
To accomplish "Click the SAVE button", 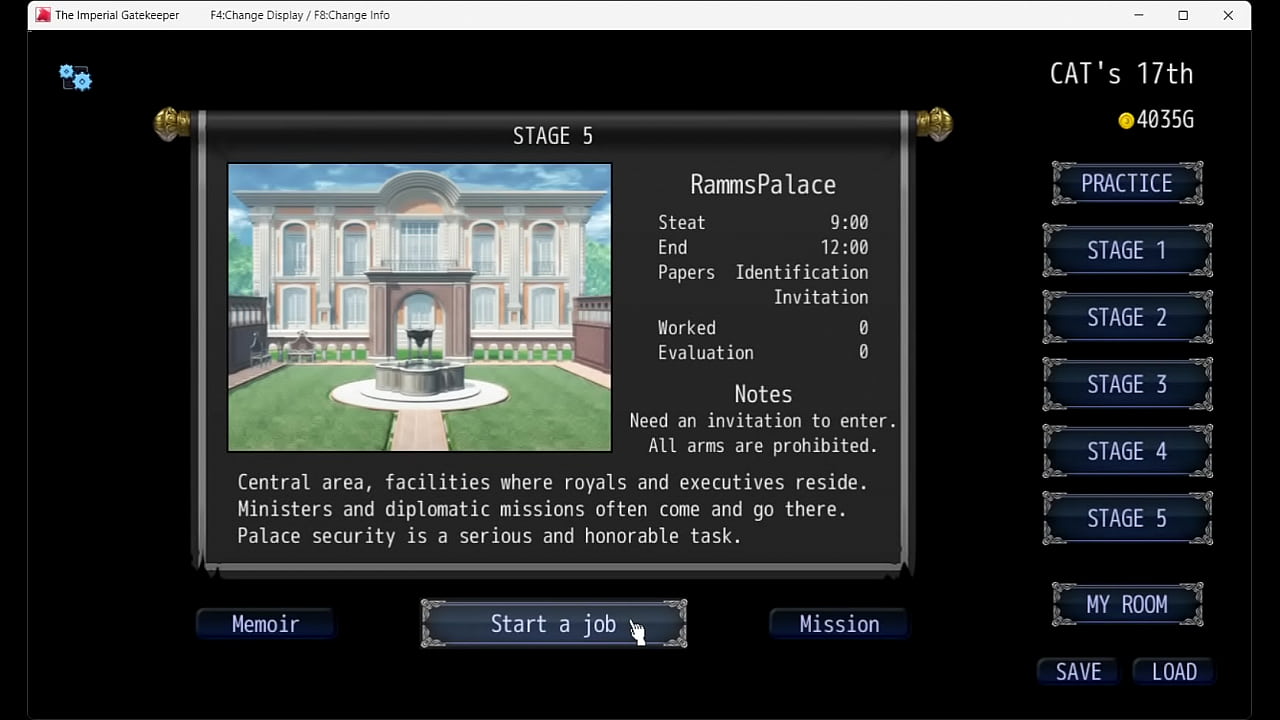I will (x=1078, y=672).
